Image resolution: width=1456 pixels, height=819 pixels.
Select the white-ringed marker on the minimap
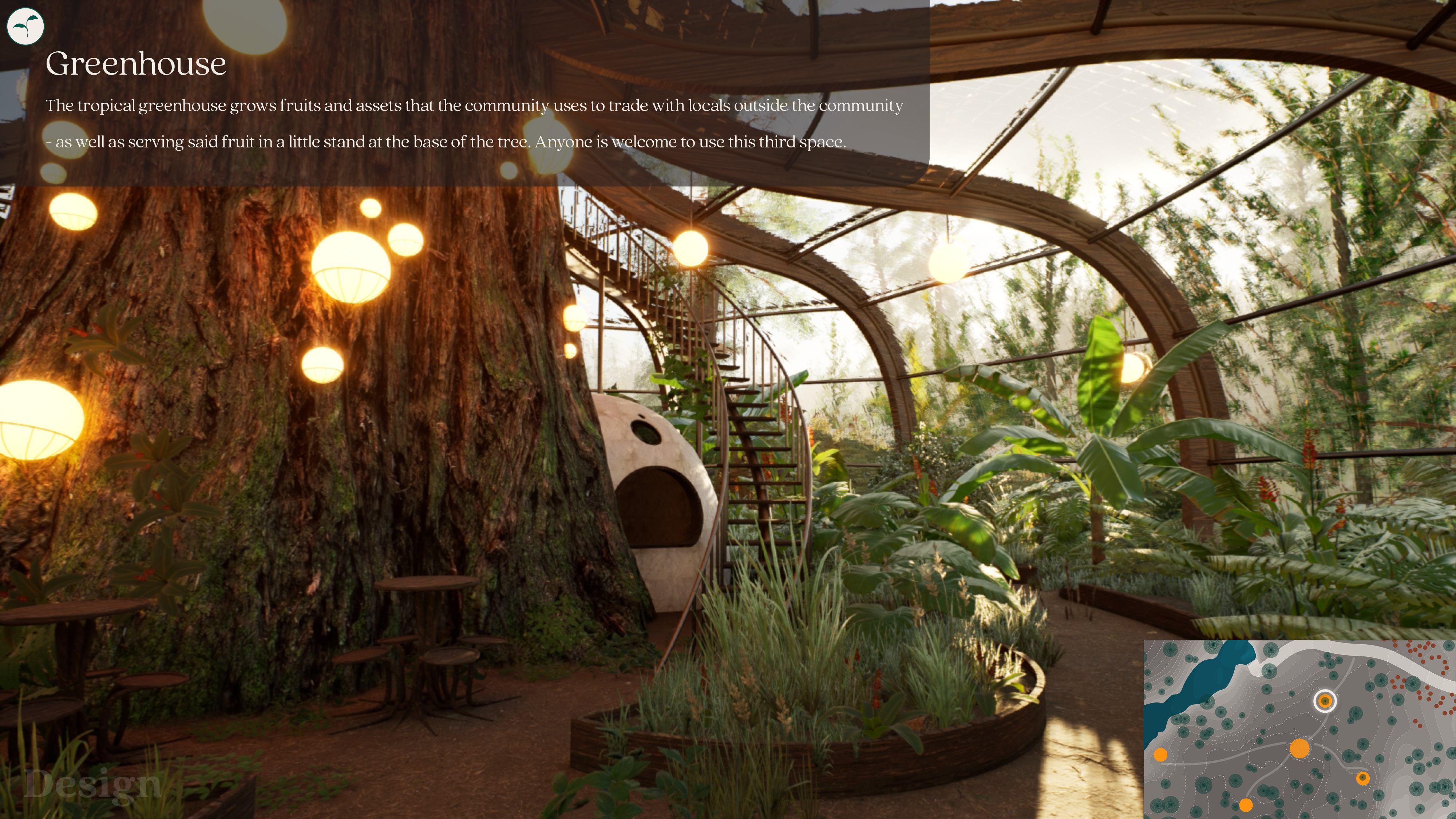[1324, 701]
